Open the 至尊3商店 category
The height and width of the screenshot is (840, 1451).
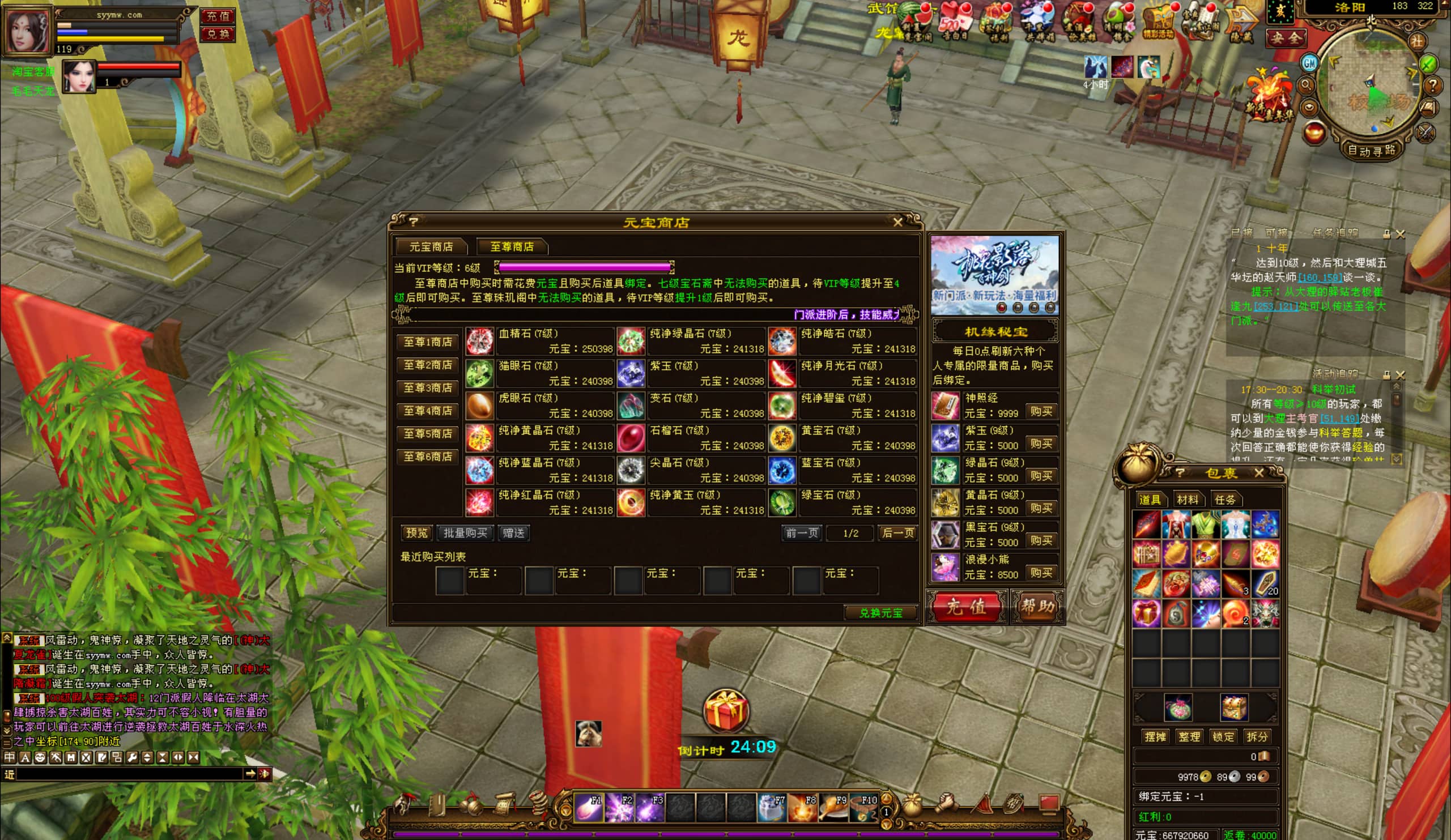pos(427,388)
